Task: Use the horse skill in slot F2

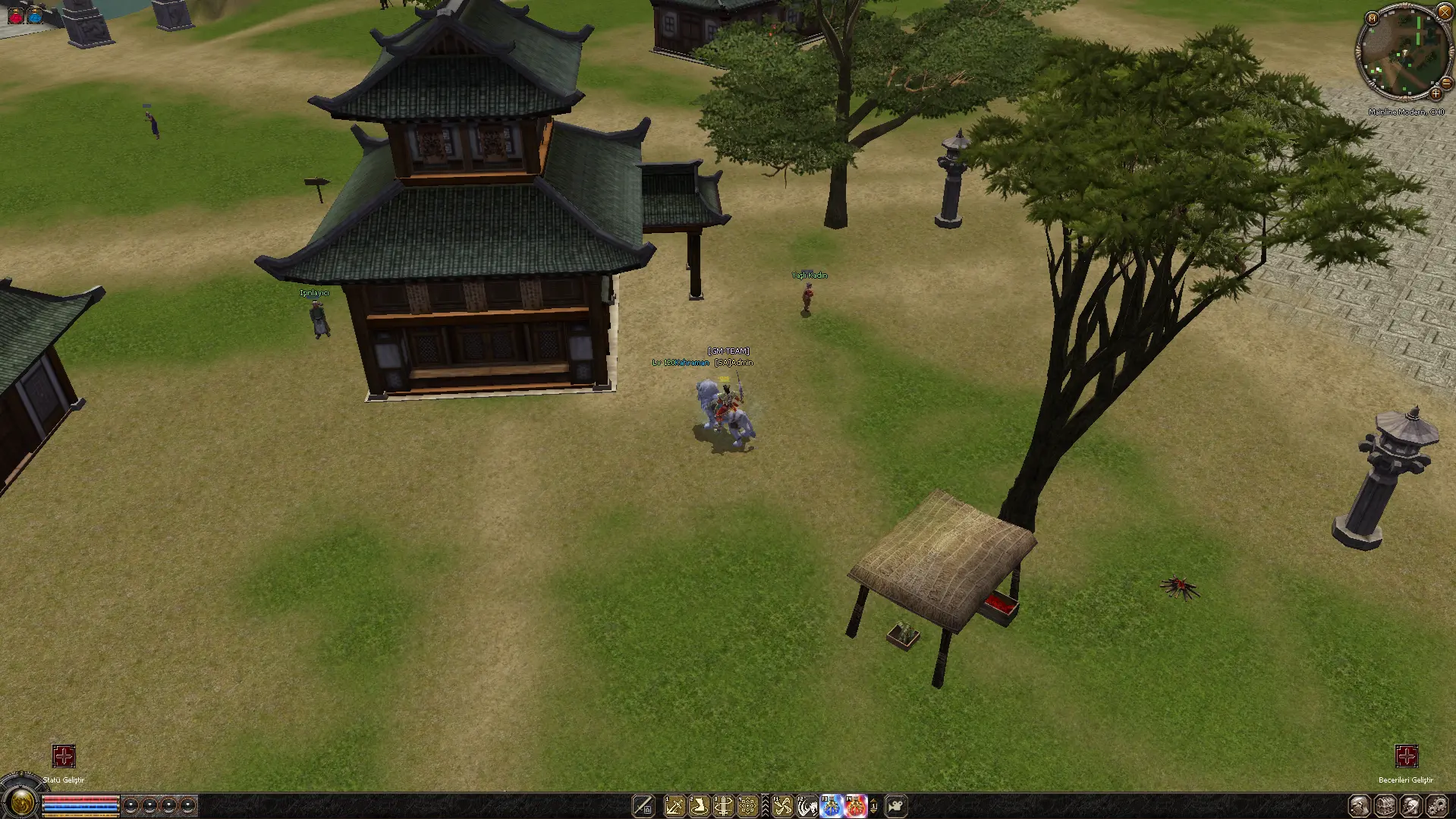Action: [x=807, y=805]
